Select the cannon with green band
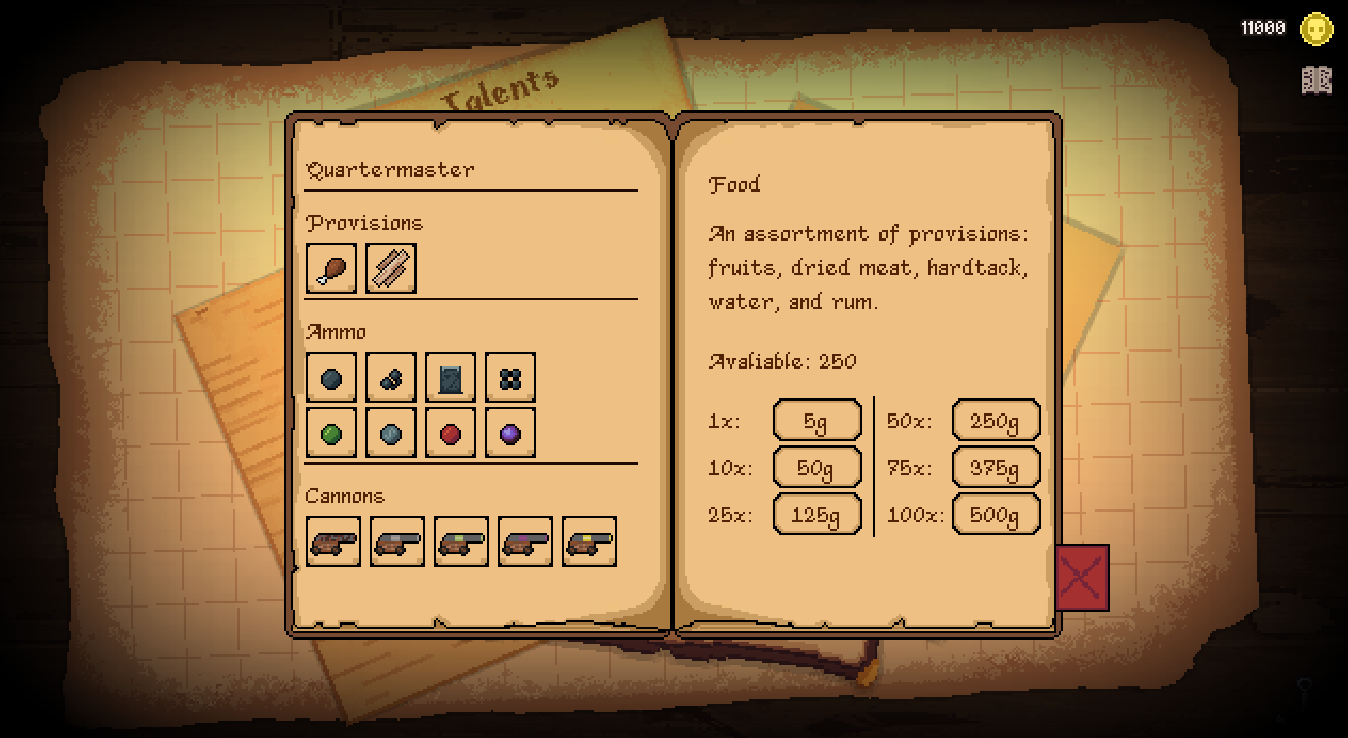 click(x=461, y=542)
